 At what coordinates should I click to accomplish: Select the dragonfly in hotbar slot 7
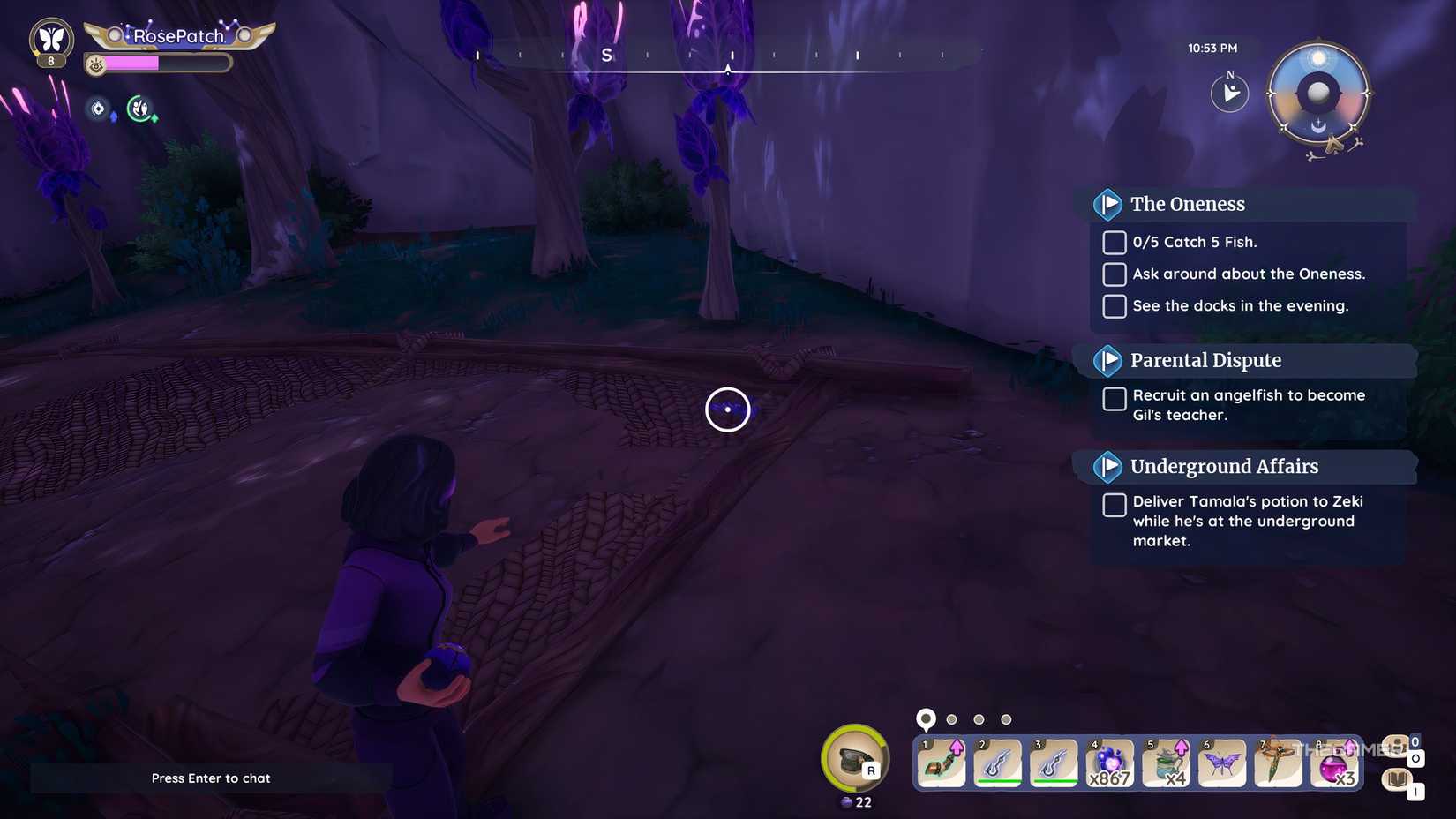click(x=1279, y=762)
